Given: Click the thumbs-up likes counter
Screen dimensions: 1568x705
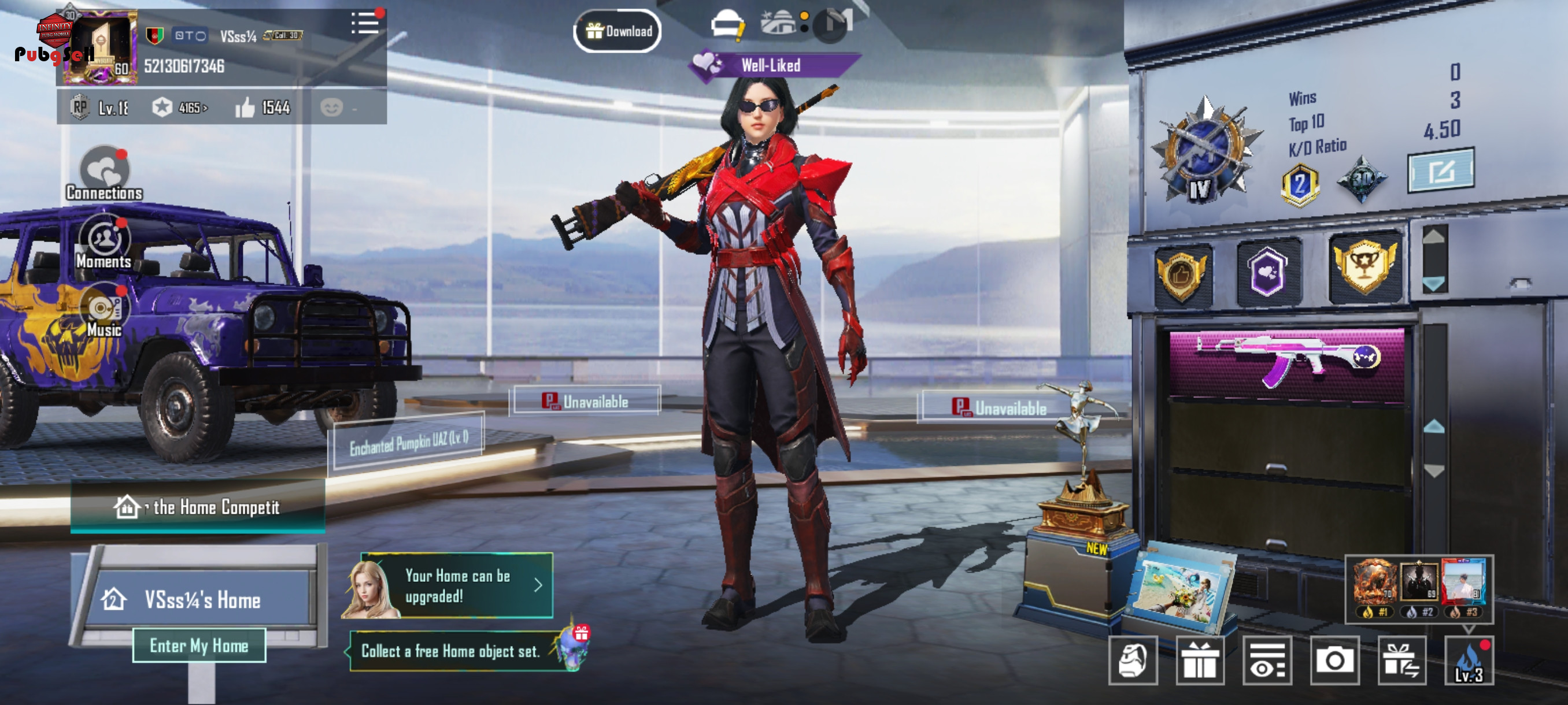Looking at the screenshot, I should point(263,107).
